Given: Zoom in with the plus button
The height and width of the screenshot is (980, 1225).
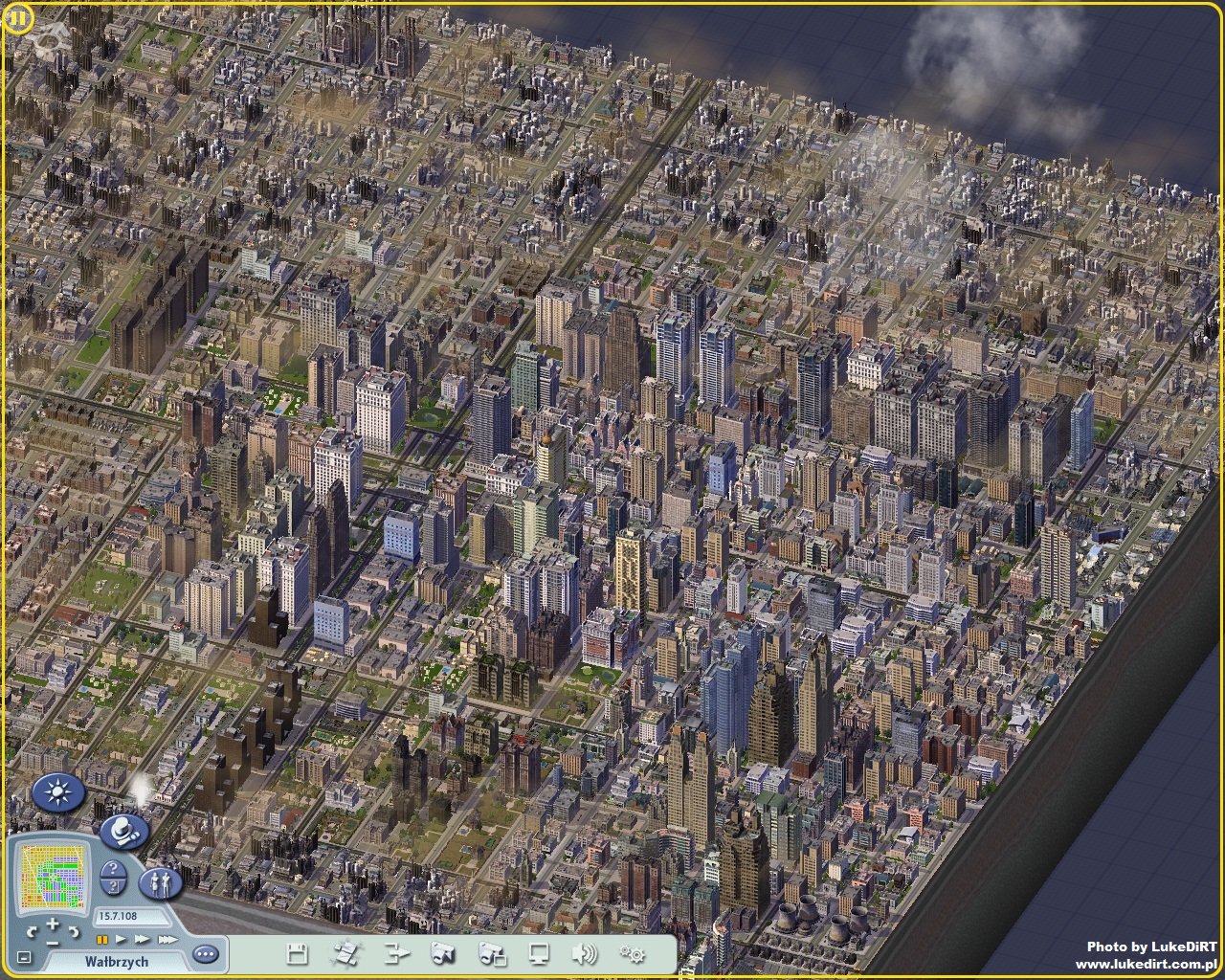Looking at the screenshot, I should pyautogui.click(x=52, y=923).
